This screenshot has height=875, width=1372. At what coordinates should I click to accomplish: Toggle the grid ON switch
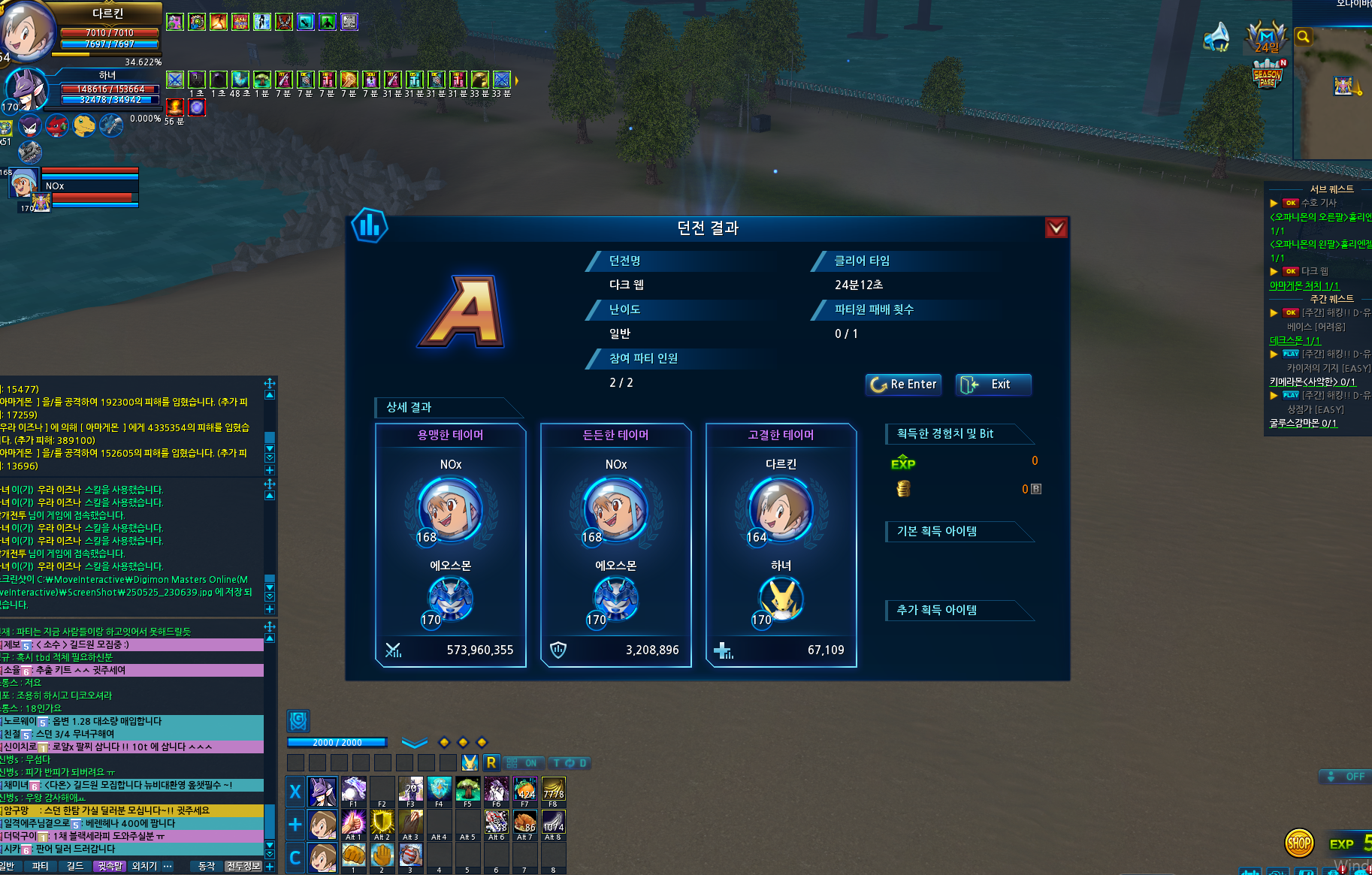point(522,763)
